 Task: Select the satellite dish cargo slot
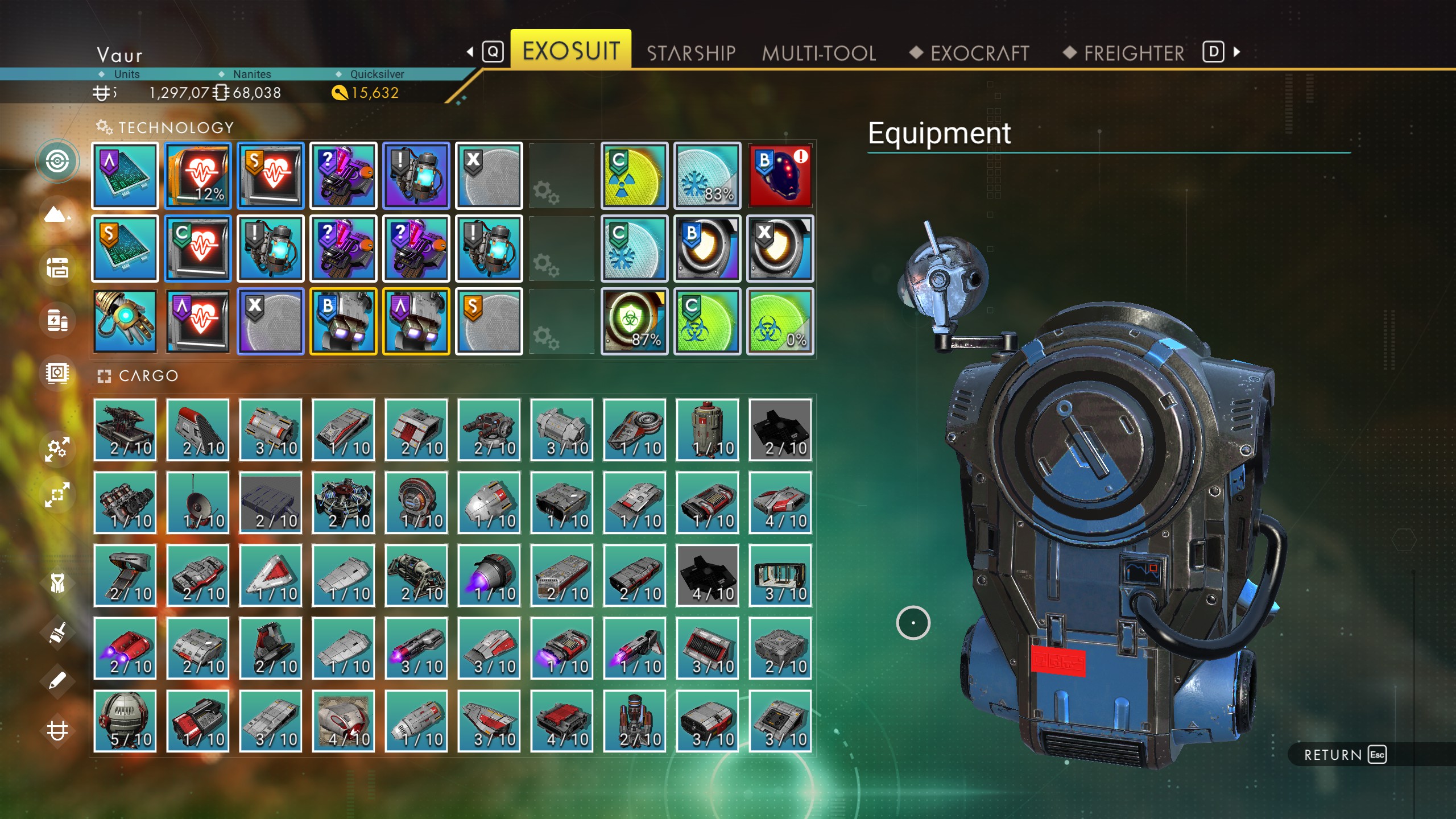pyautogui.click(x=198, y=502)
